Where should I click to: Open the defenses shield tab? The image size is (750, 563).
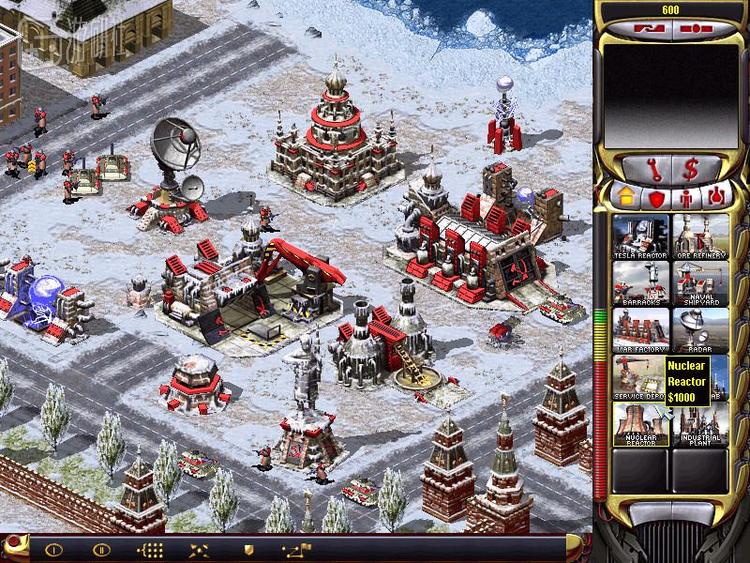pos(657,197)
